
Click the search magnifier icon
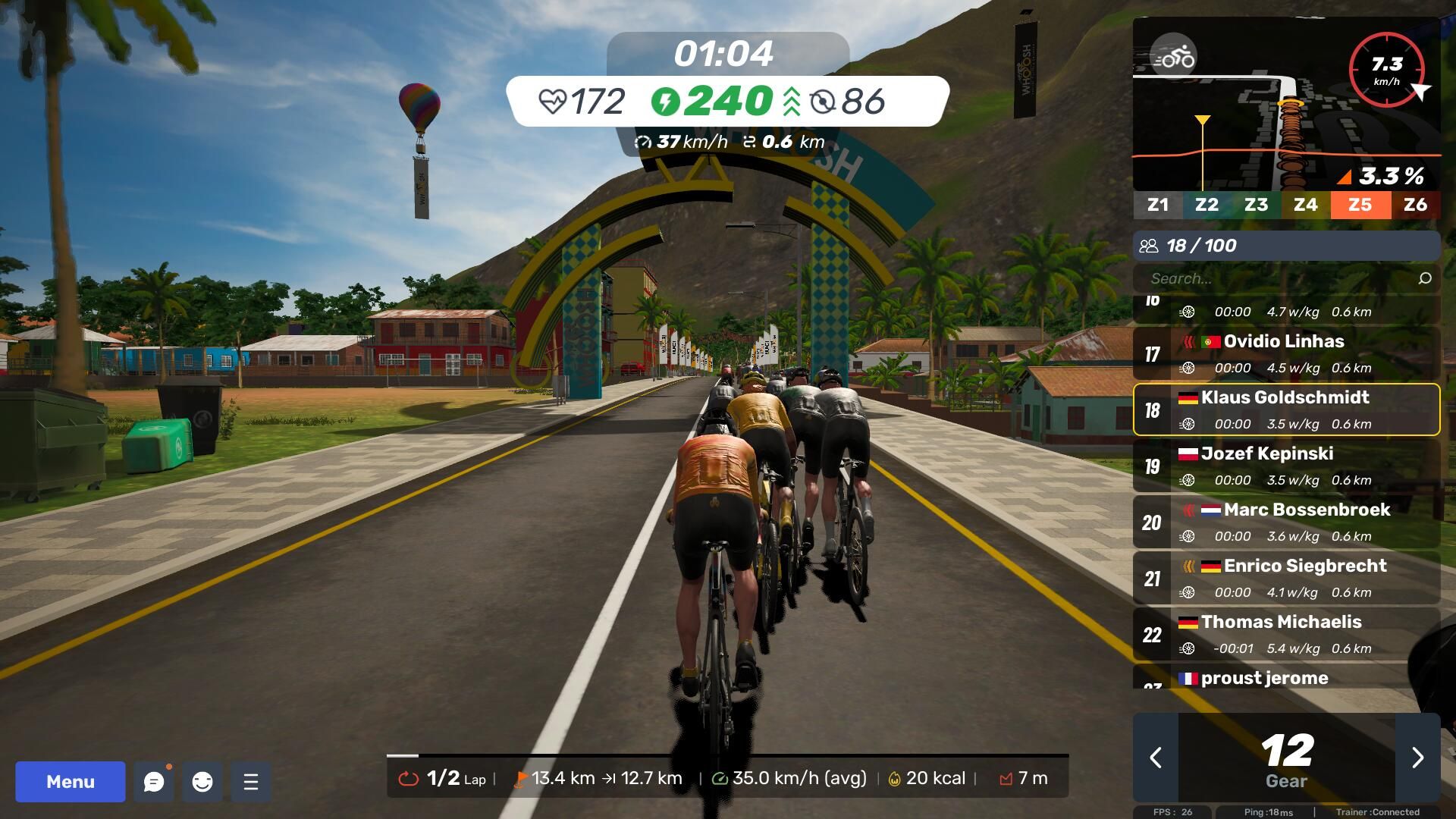(1425, 278)
